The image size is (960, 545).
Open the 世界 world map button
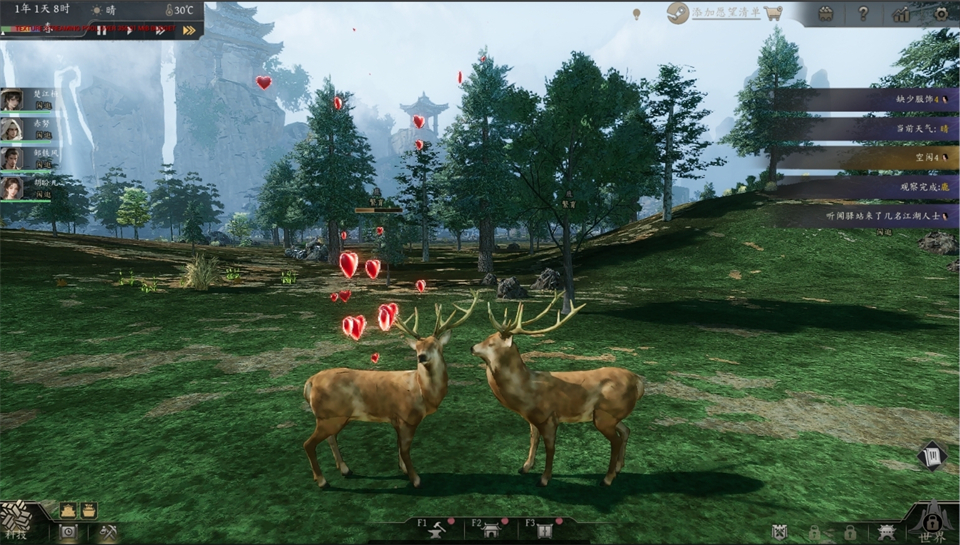click(x=932, y=522)
